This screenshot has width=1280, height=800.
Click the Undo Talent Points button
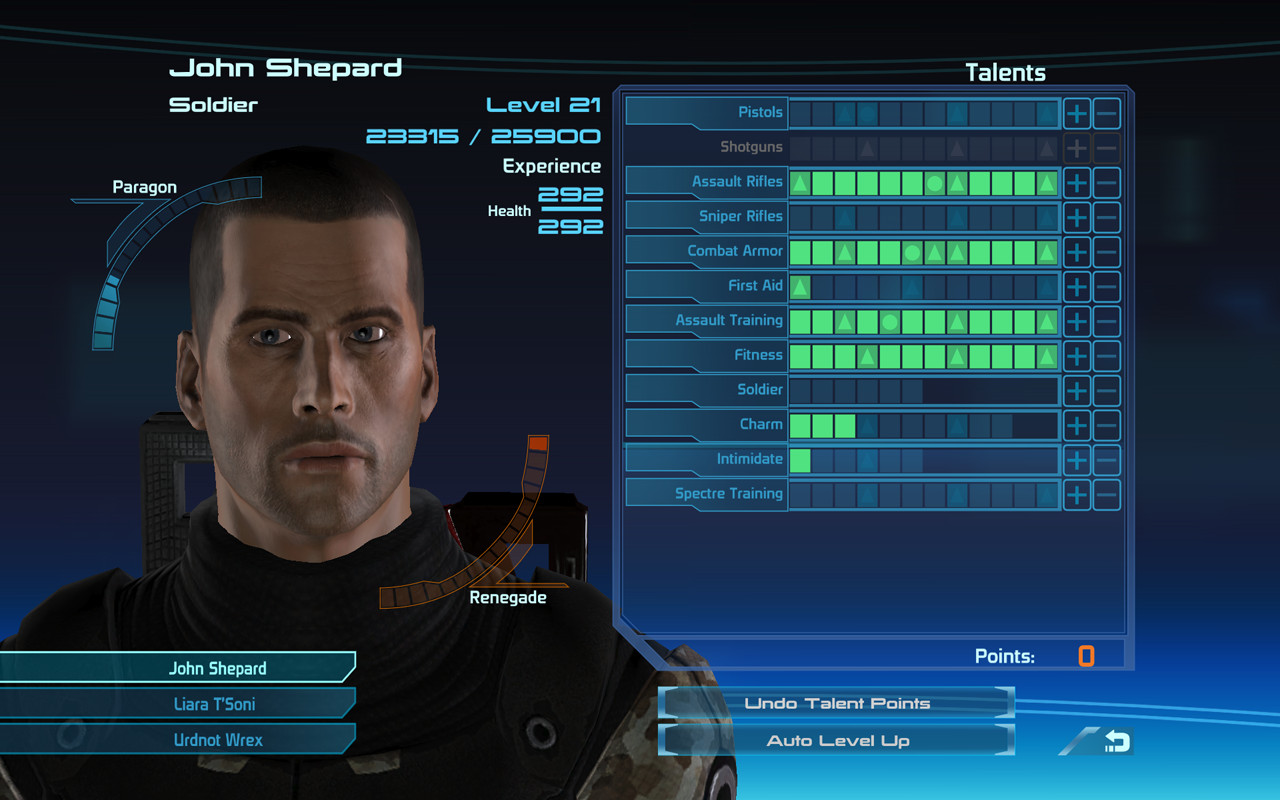pos(836,703)
